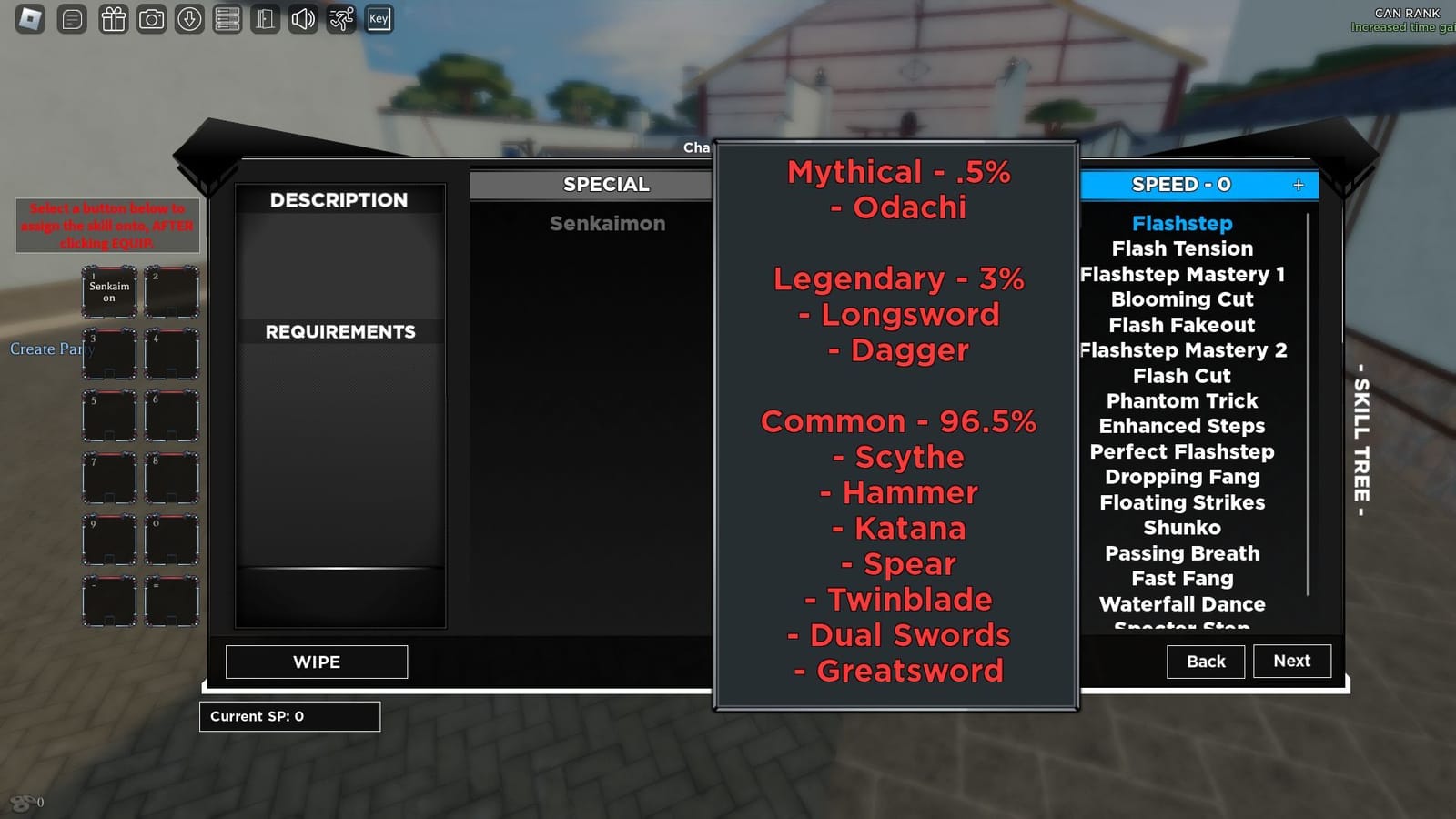Select the leave door icon

coord(265,18)
